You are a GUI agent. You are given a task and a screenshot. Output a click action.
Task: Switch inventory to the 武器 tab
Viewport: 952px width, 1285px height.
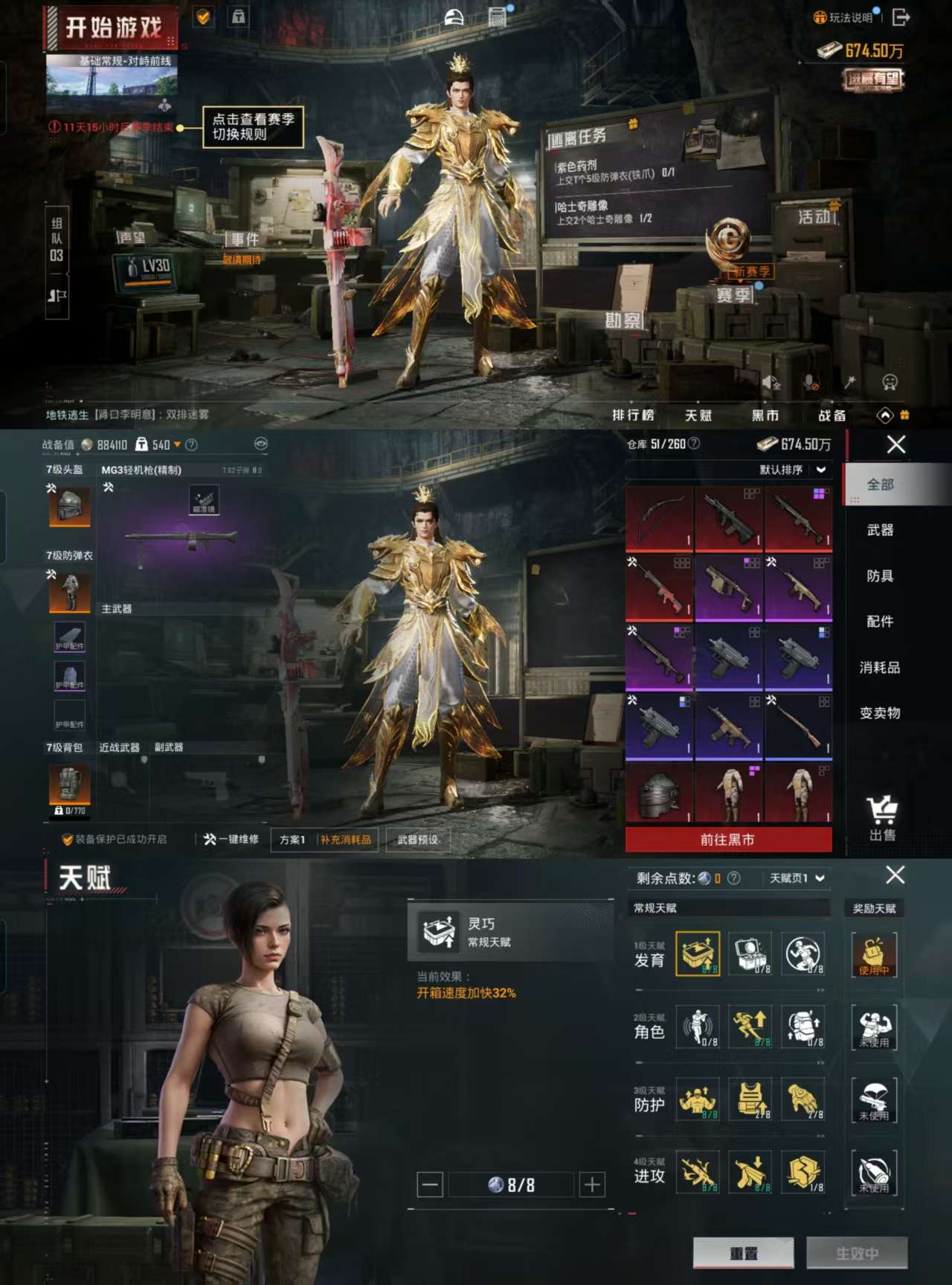click(880, 530)
